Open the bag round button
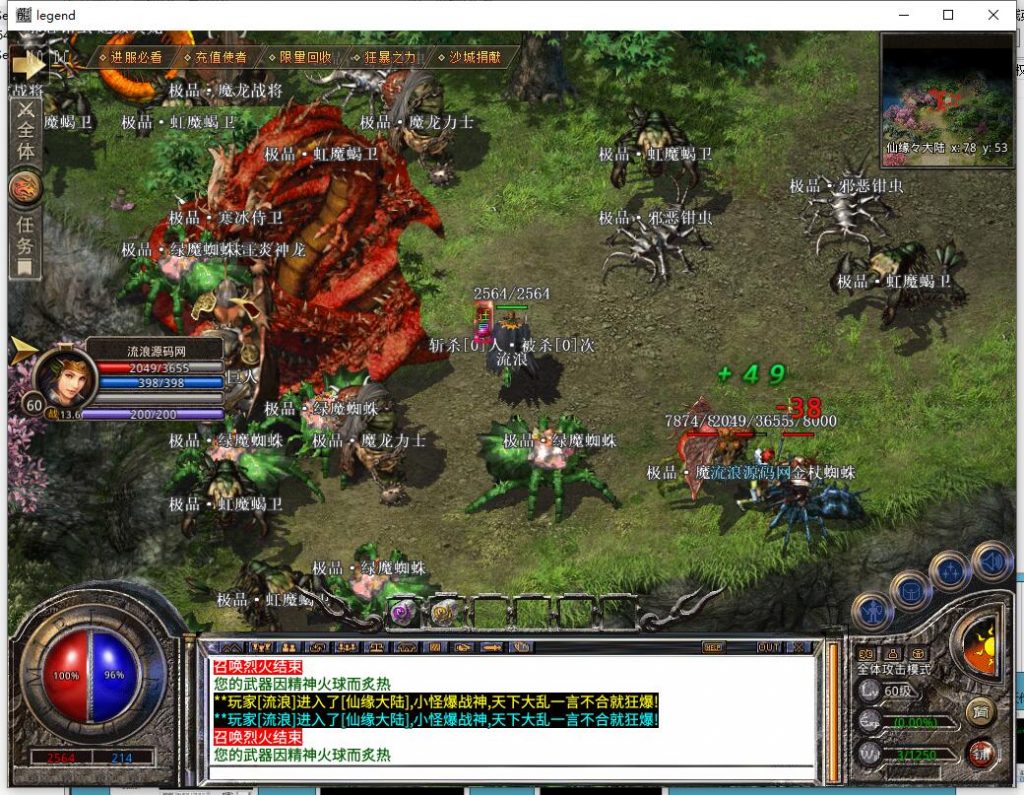 (911, 591)
